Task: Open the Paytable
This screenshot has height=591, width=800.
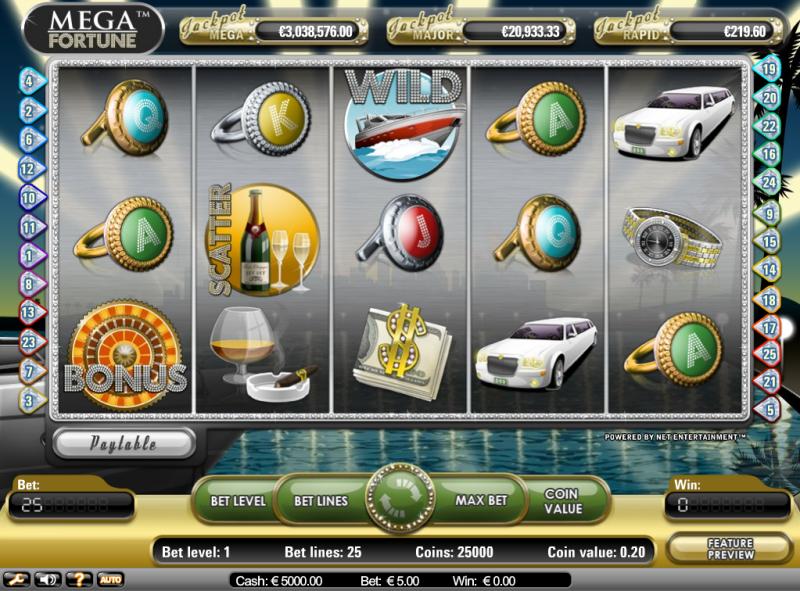Action: tap(125, 443)
